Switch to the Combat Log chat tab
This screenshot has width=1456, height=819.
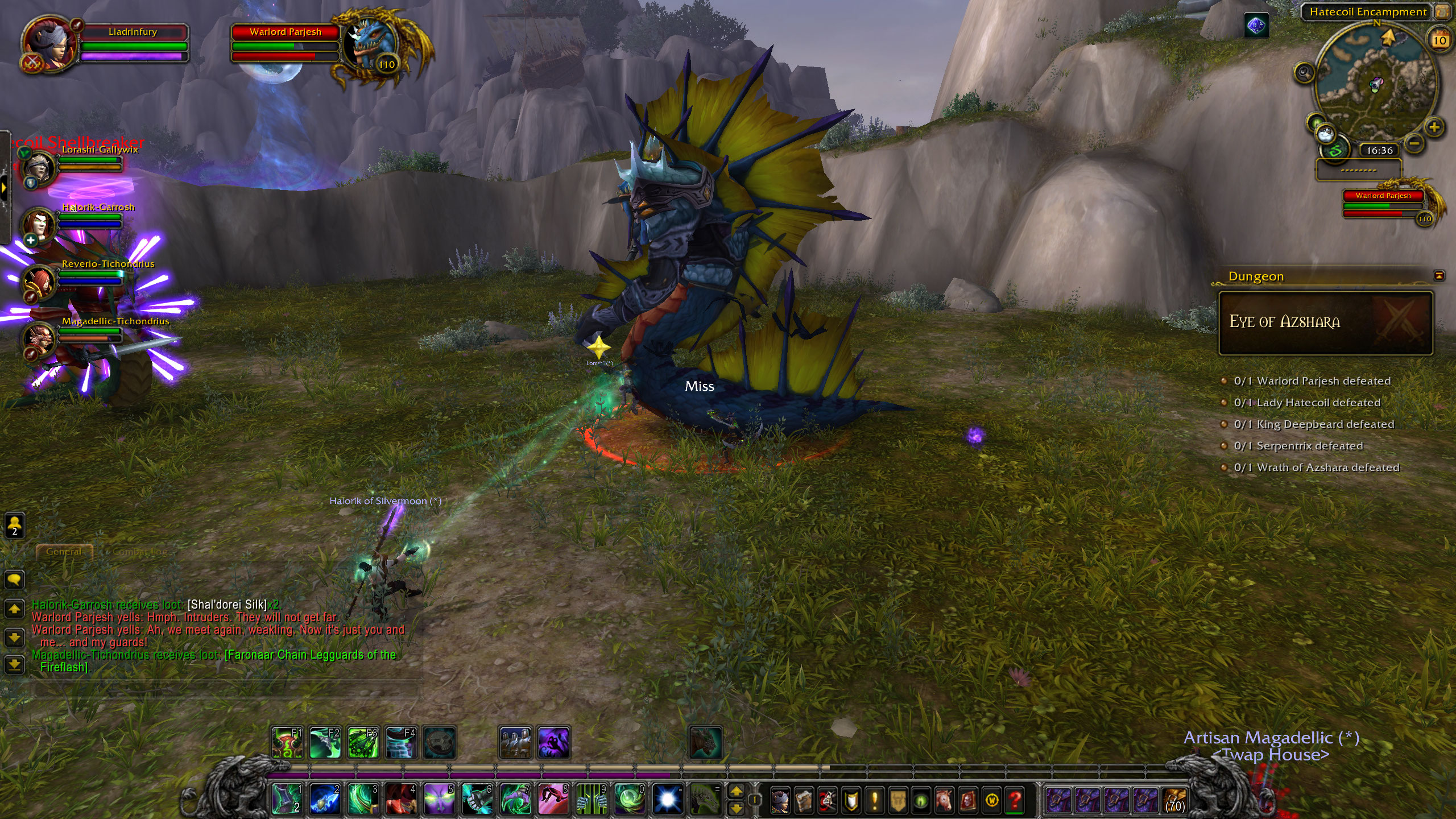(x=140, y=552)
